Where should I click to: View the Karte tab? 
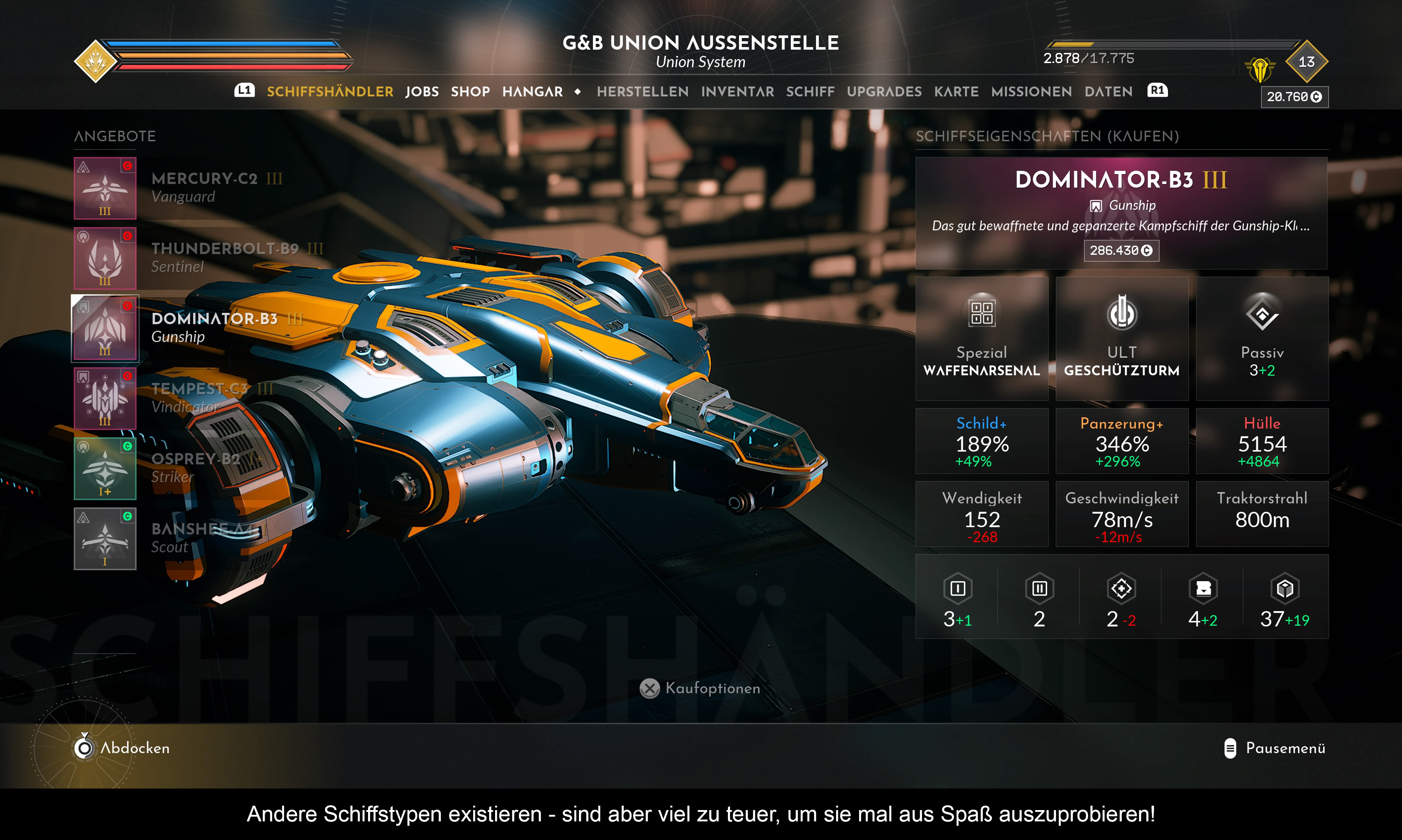(956, 92)
